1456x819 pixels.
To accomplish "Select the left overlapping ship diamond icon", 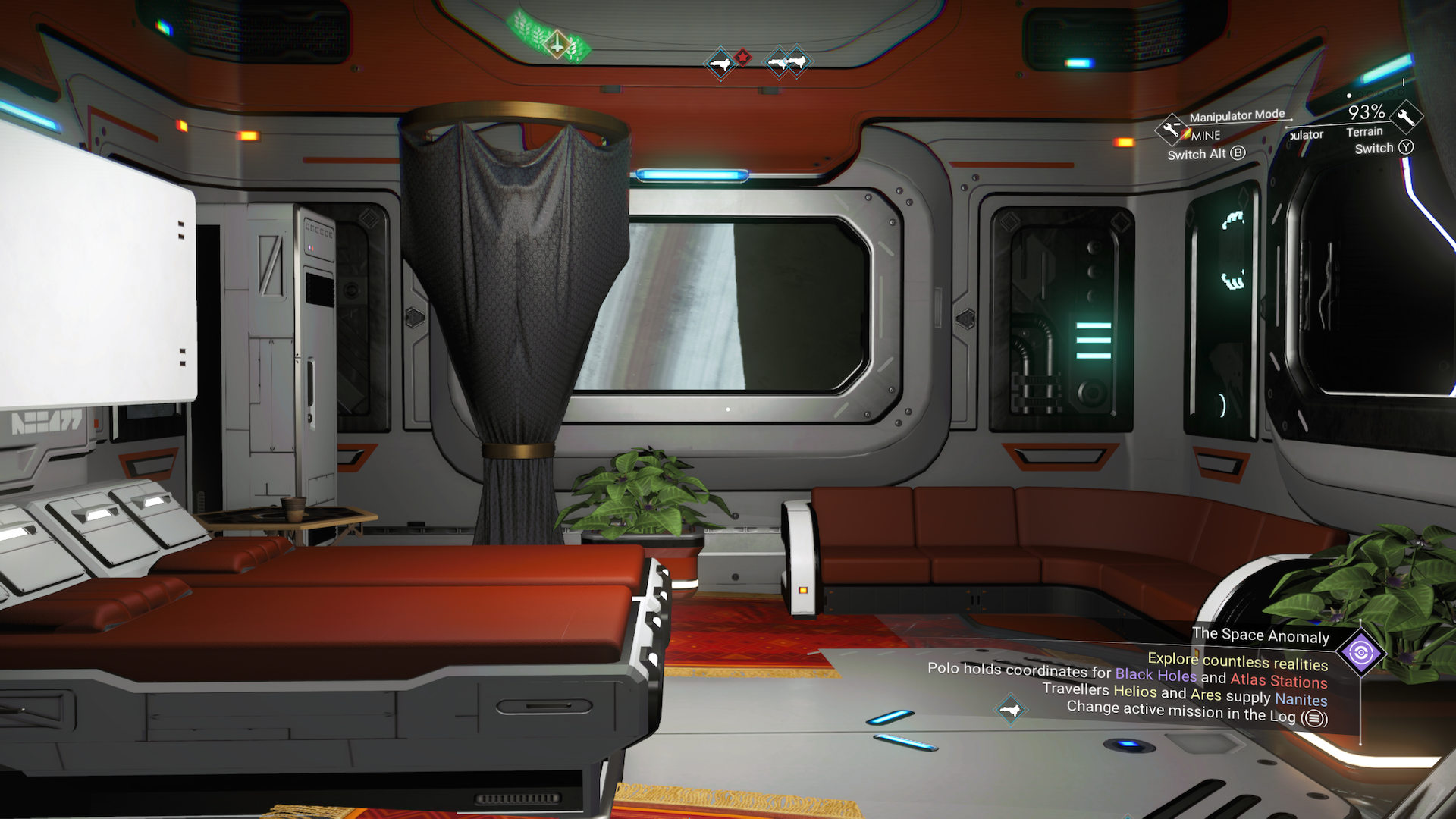I will click(780, 62).
